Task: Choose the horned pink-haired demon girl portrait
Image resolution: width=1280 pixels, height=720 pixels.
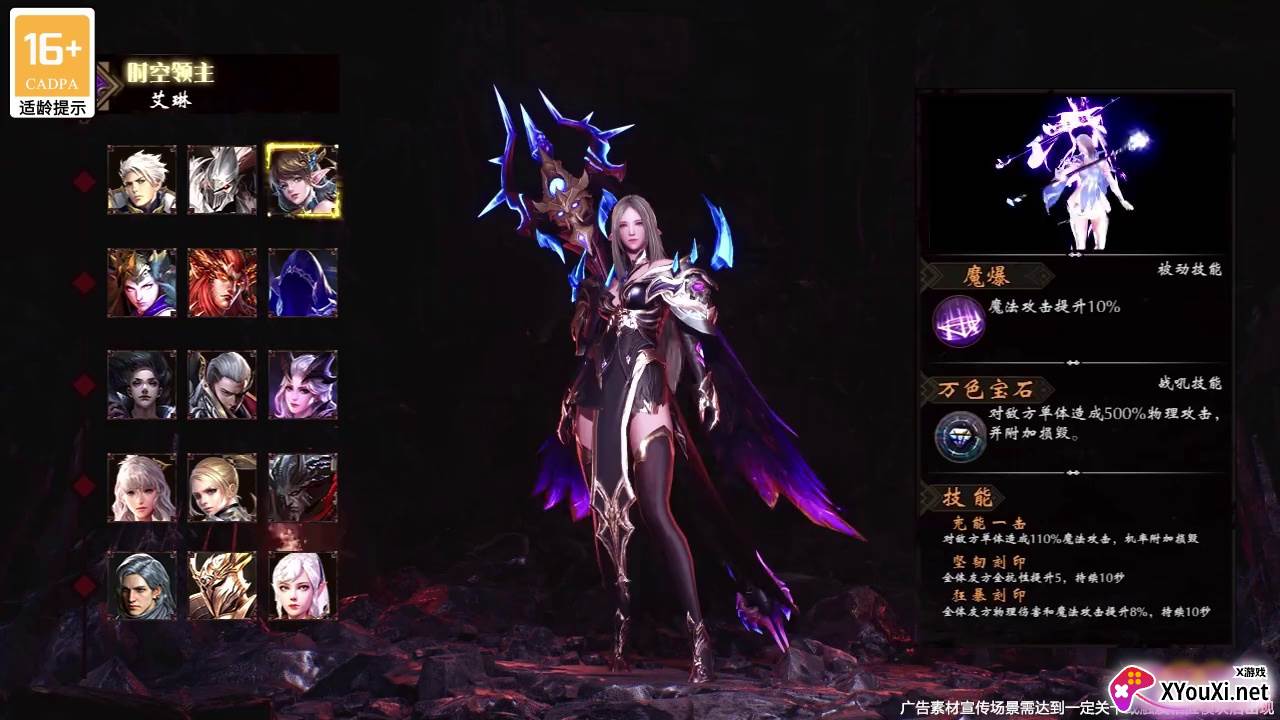Action: [x=302, y=385]
